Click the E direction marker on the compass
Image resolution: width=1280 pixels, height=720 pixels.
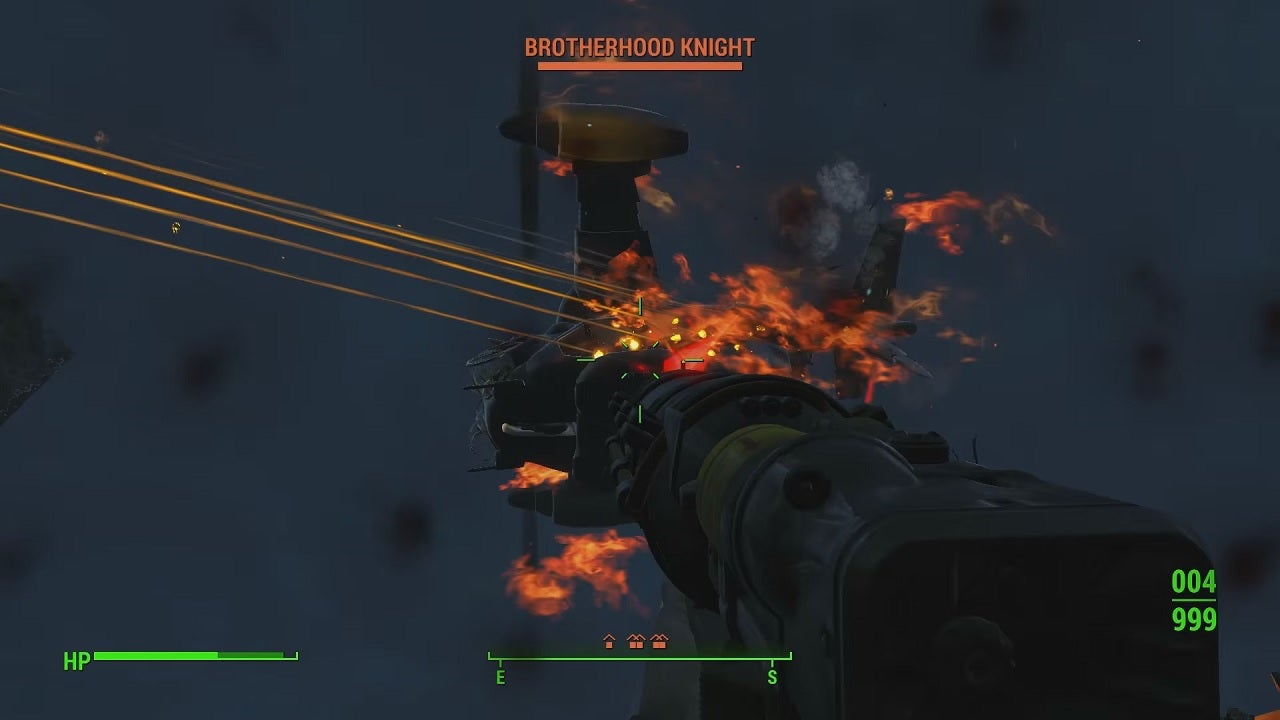[500, 676]
